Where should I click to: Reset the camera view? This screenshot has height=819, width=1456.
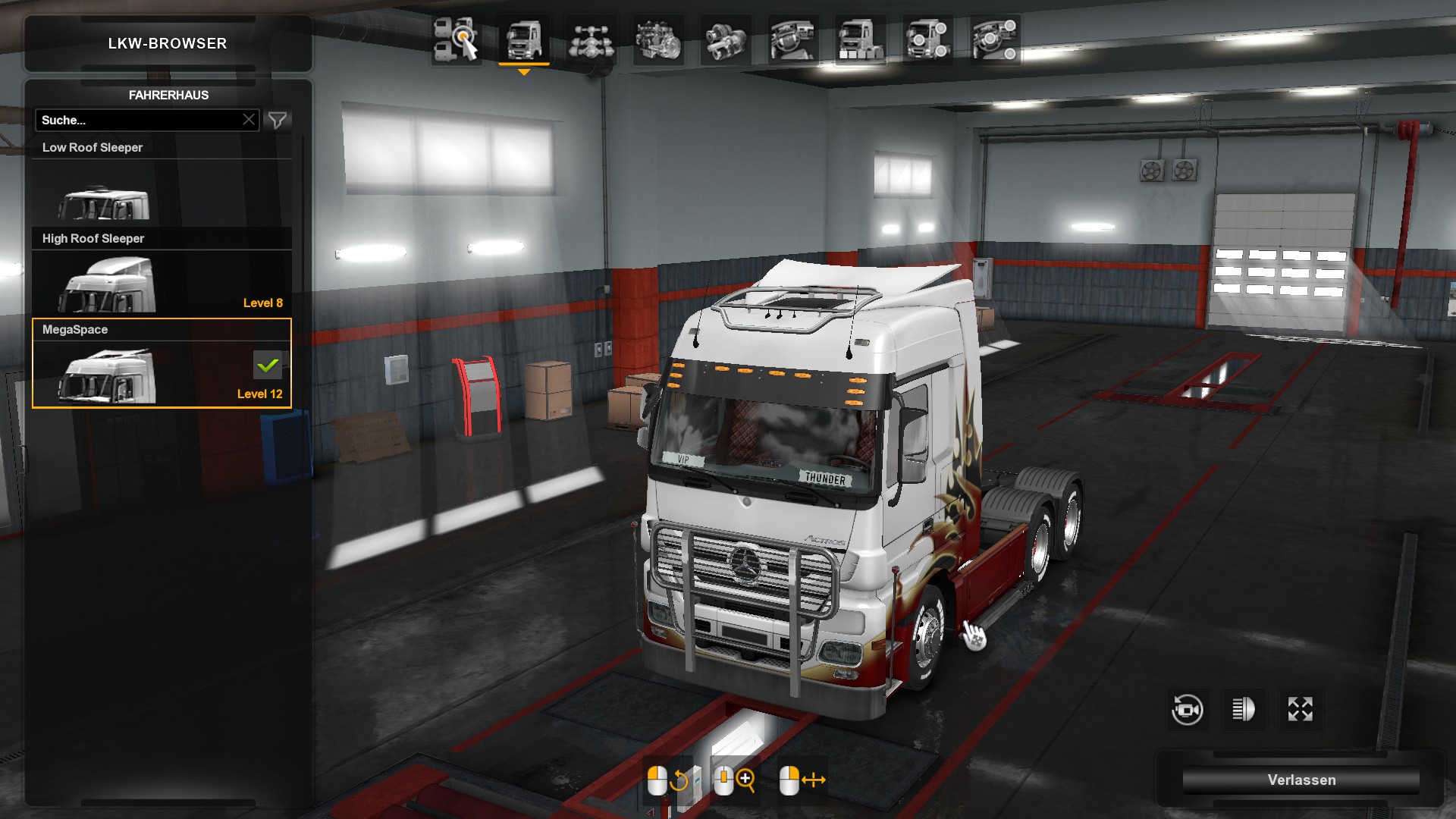coord(1187,710)
